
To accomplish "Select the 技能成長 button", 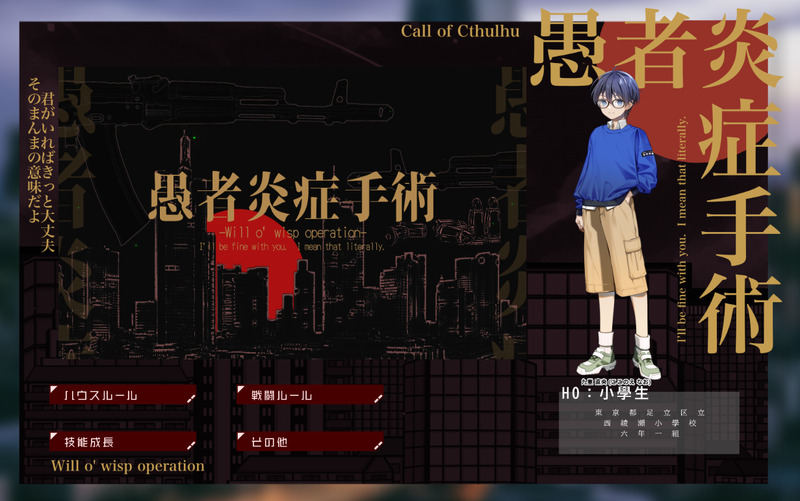I will [x=123, y=441].
